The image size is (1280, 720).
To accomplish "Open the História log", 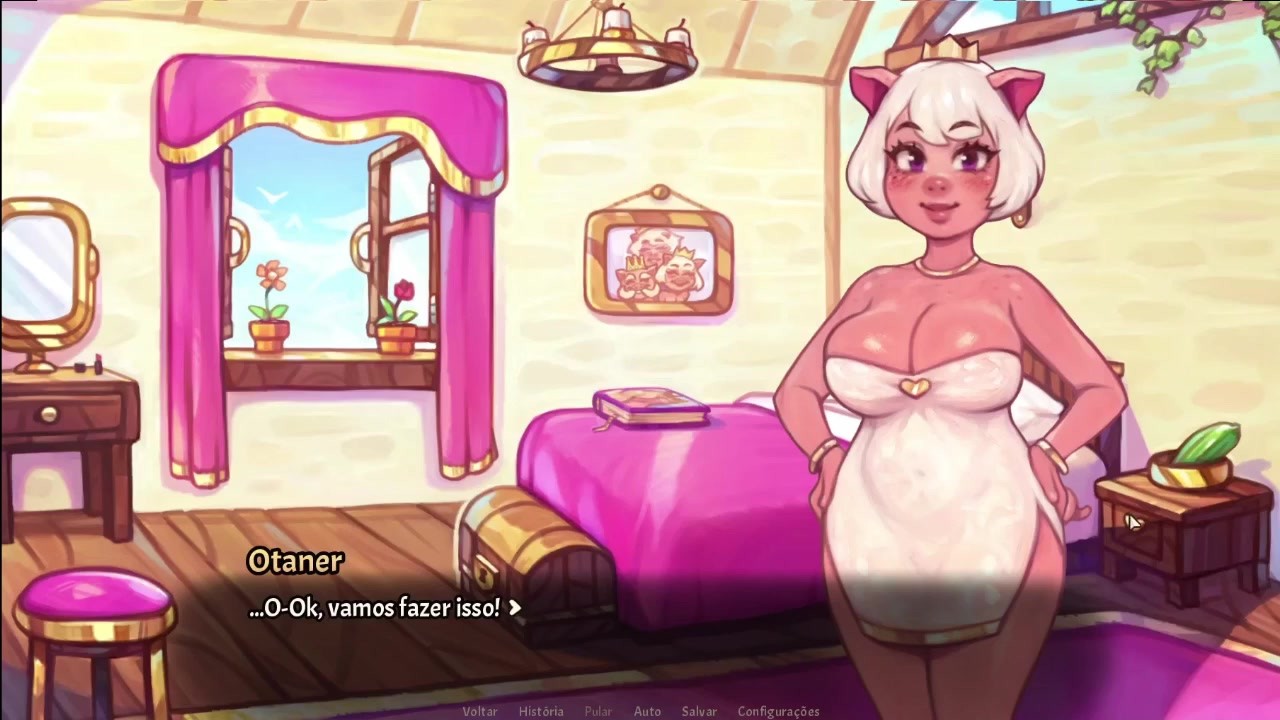I will pyautogui.click(x=541, y=711).
